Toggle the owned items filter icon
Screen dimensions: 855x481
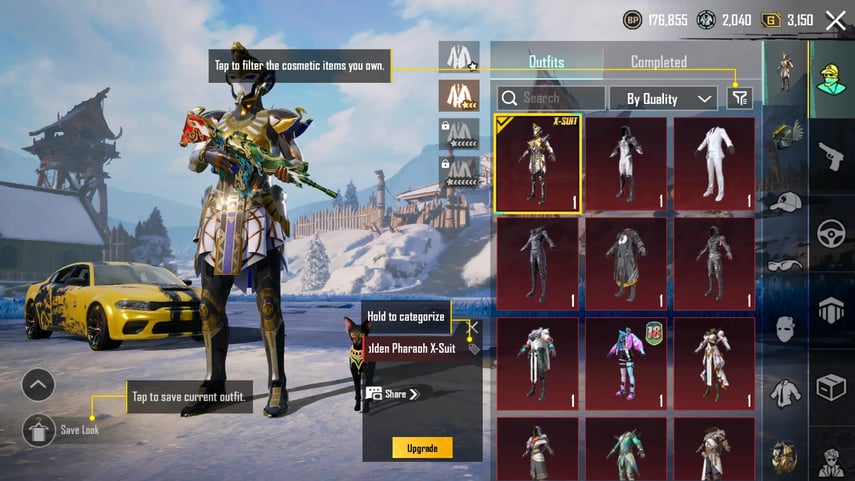[x=739, y=98]
